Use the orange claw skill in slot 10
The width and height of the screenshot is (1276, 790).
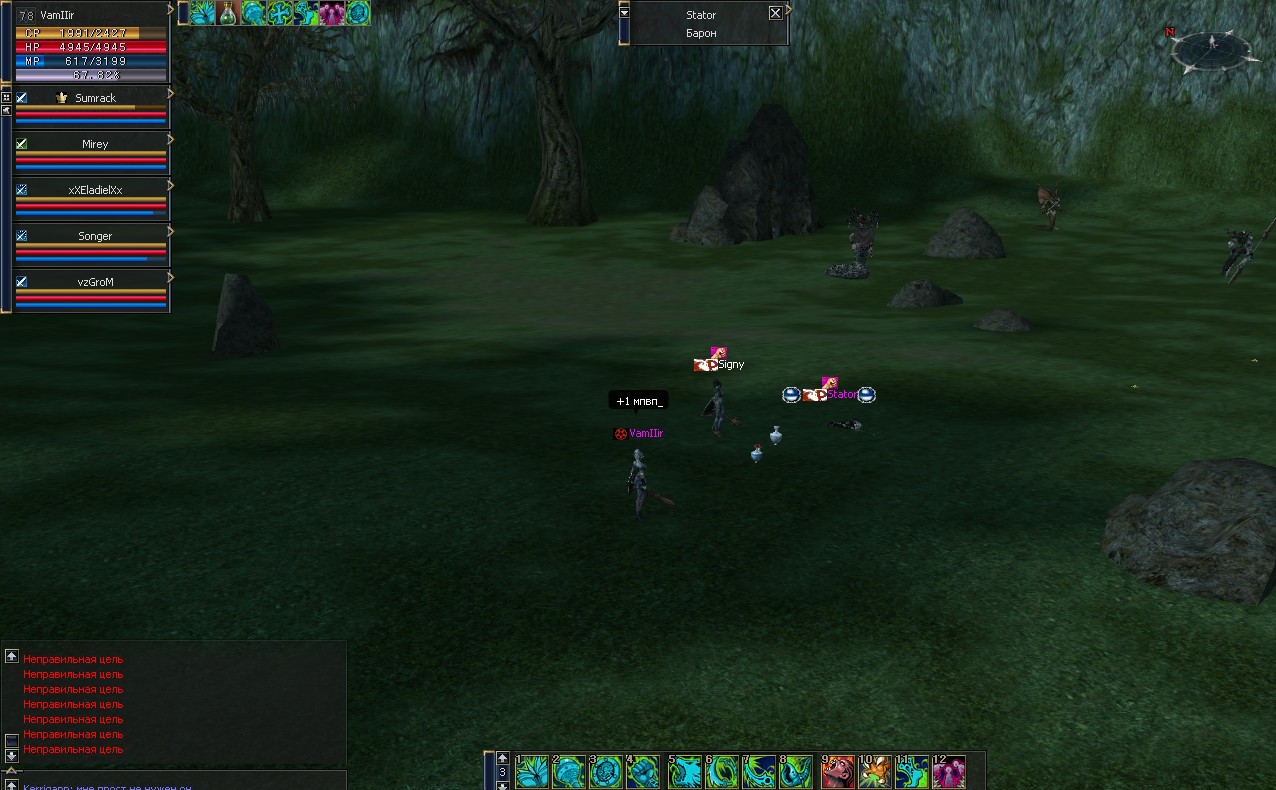coord(876,772)
